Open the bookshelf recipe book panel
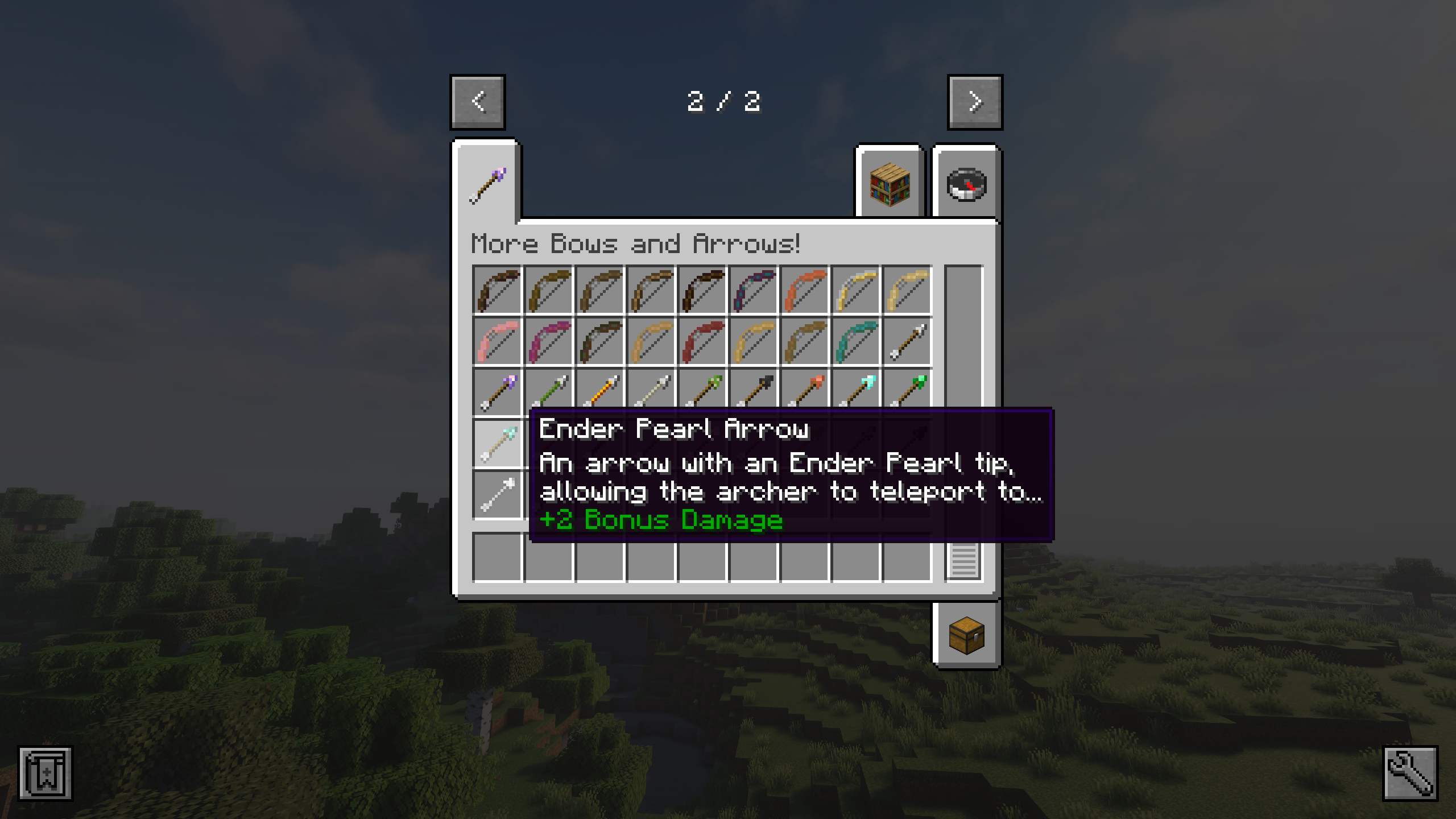This screenshot has height=819, width=1456. point(889,184)
